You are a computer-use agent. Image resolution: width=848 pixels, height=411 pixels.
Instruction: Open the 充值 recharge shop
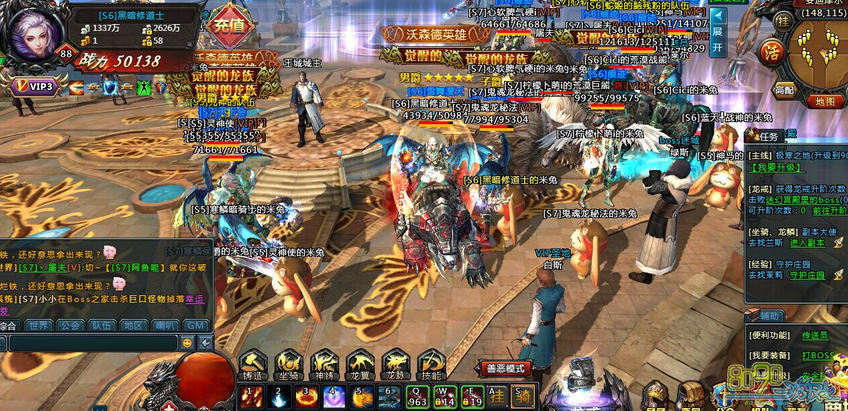(x=231, y=24)
